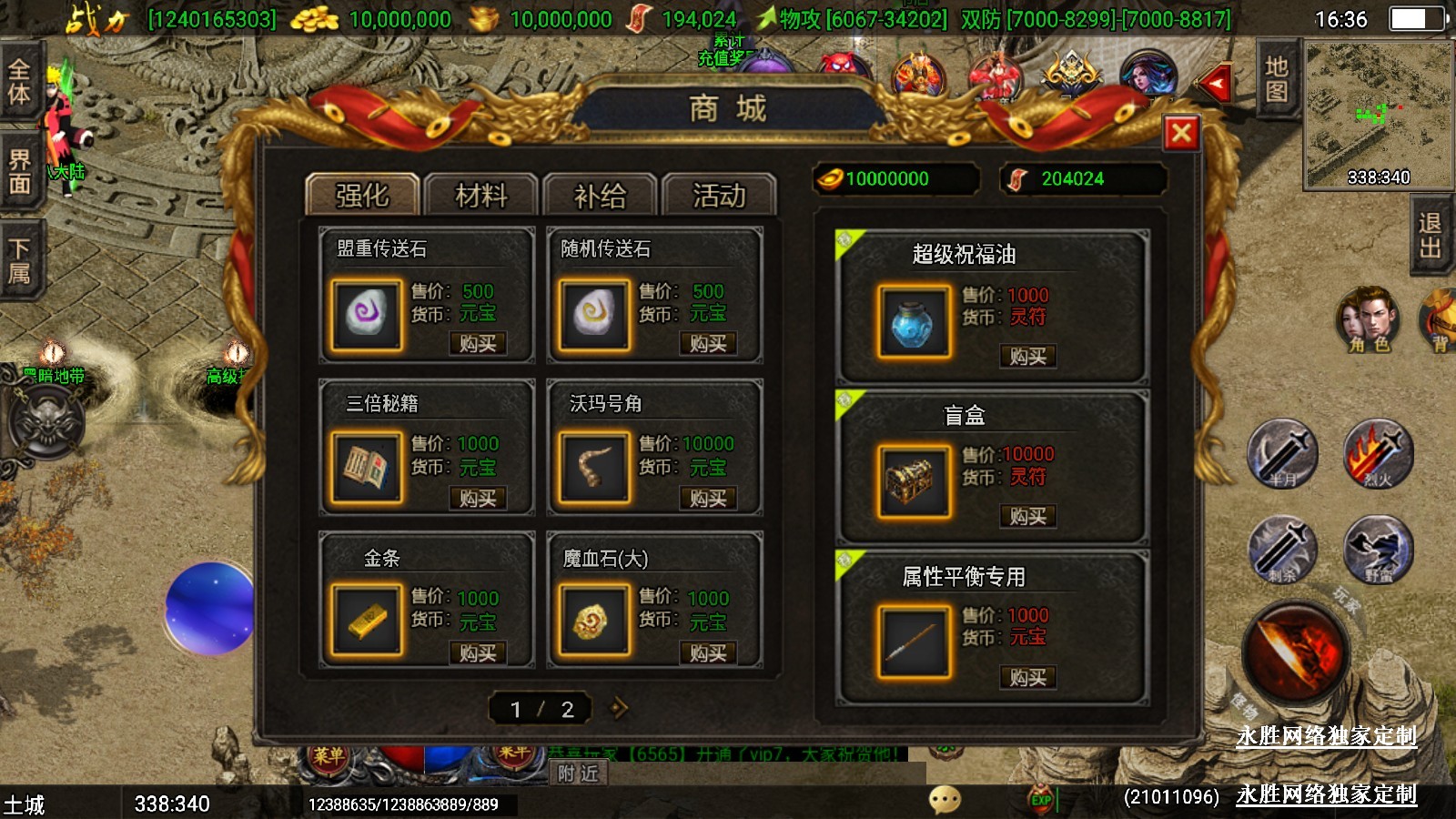Click the 退出 exit button
This screenshot has width=1456, height=819.
(1430, 236)
